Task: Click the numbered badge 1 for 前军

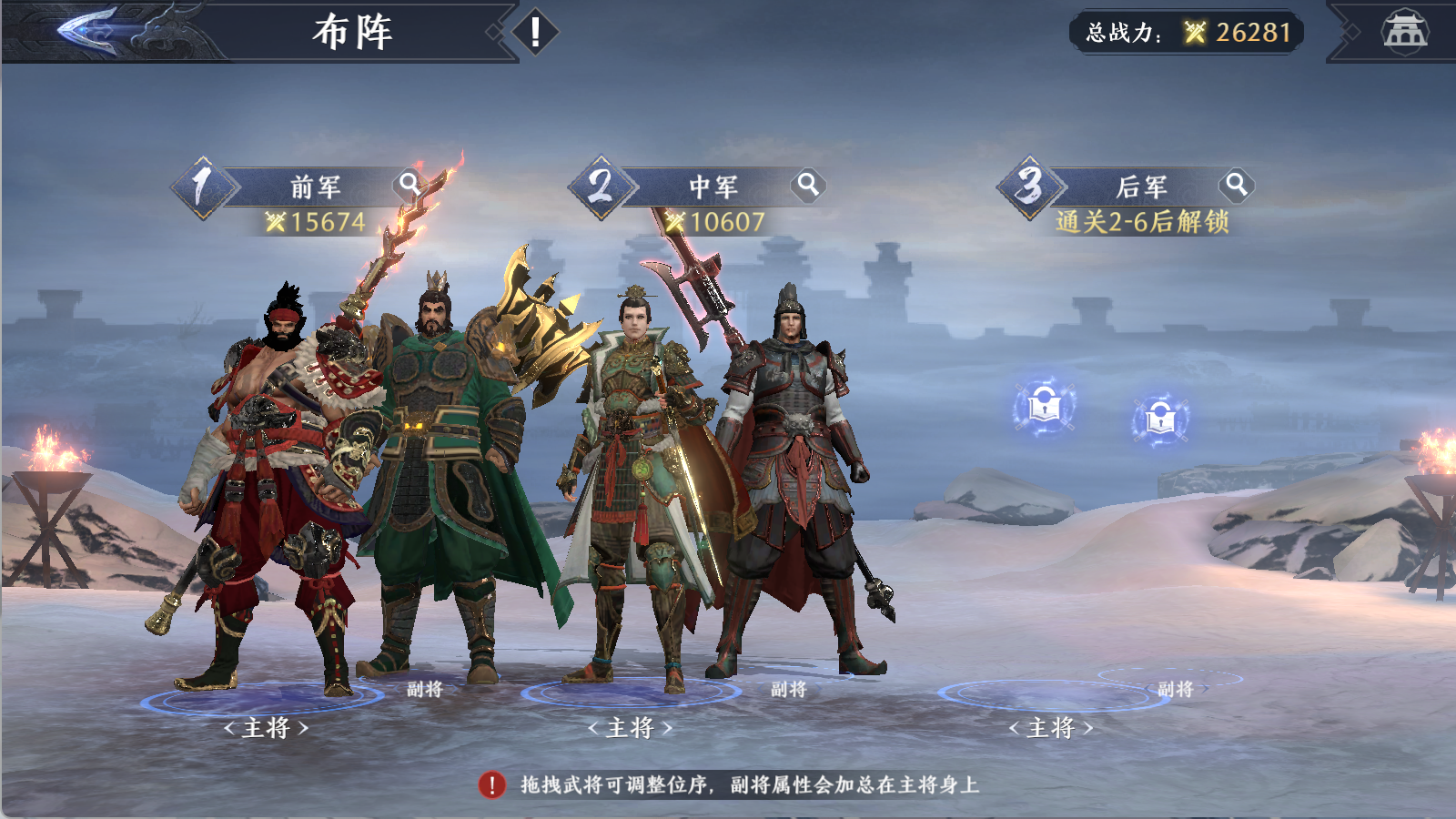Action: [x=202, y=187]
